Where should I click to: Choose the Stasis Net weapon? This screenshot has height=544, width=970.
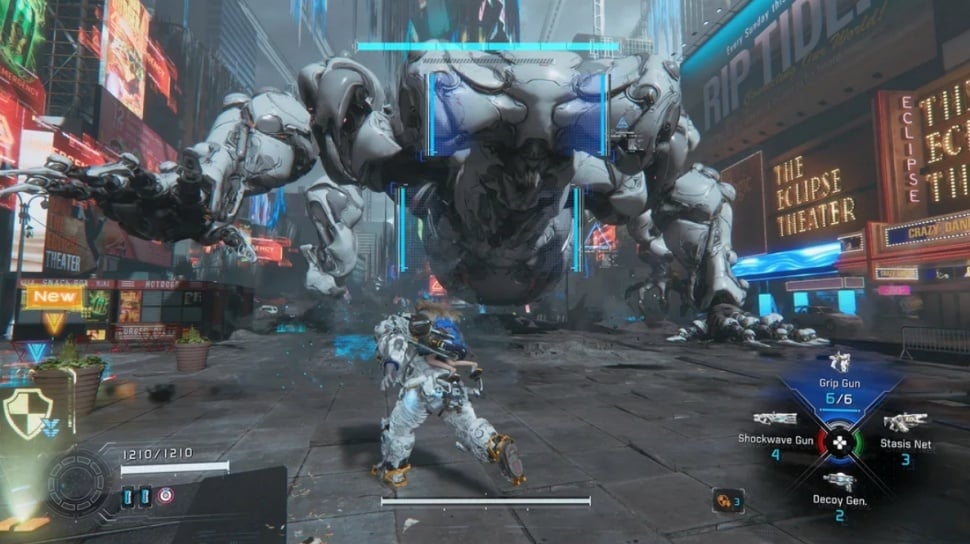coord(905,423)
